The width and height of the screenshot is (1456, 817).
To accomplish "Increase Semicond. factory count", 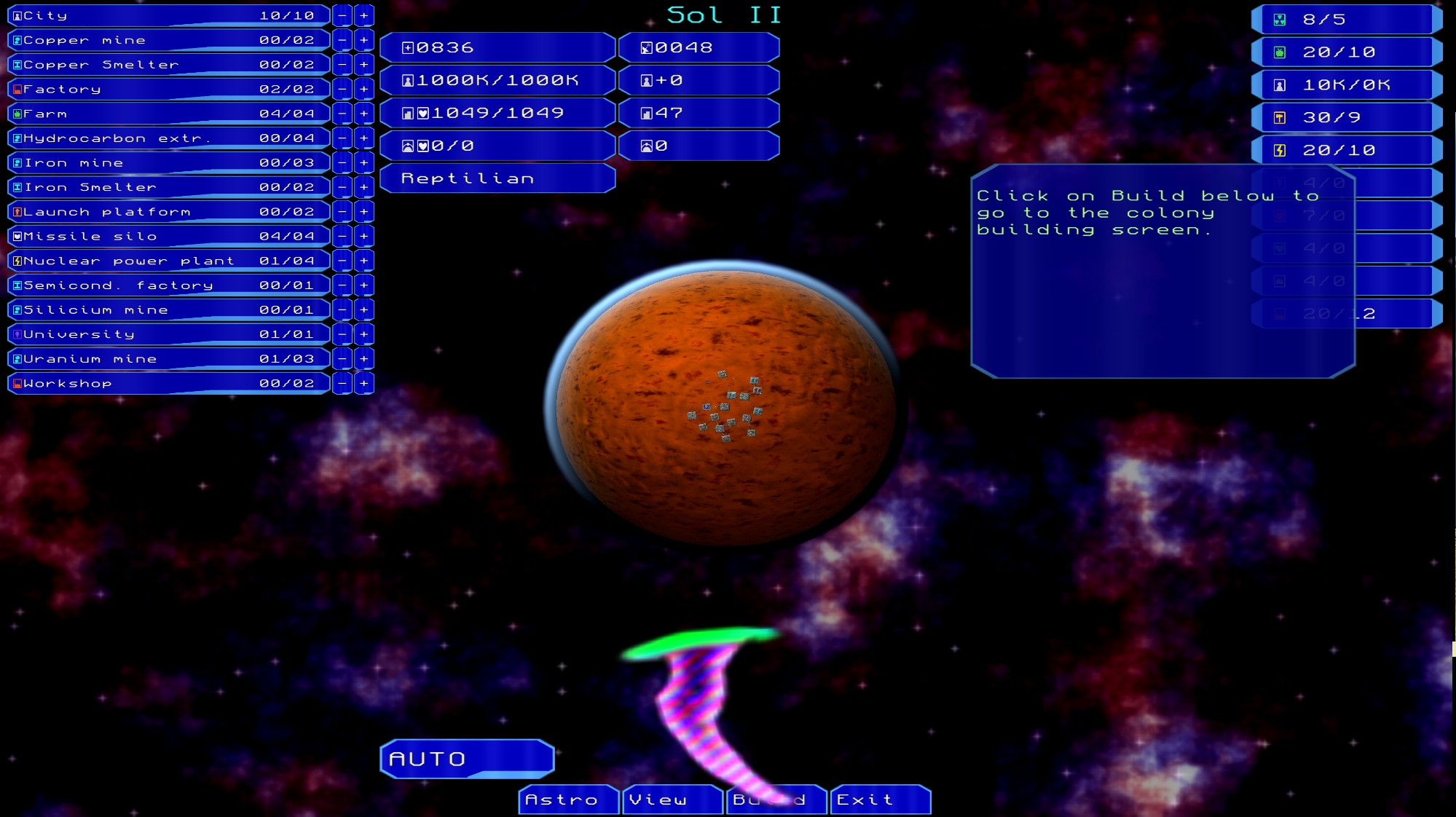I will [364, 285].
